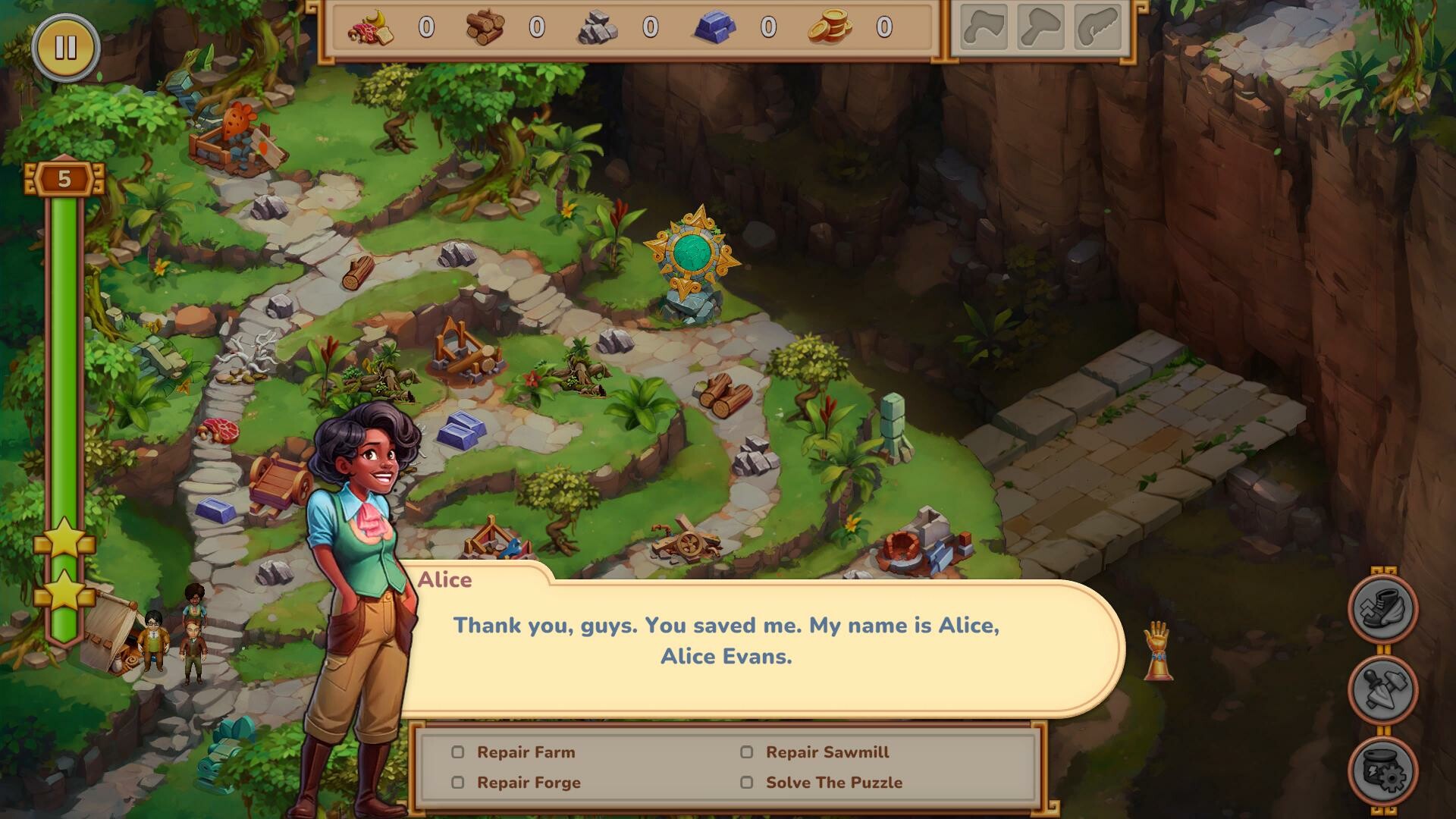Click the stone resource icon
Image resolution: width=1456 pixels, height=819 pixels.
[x=598, y=29]
